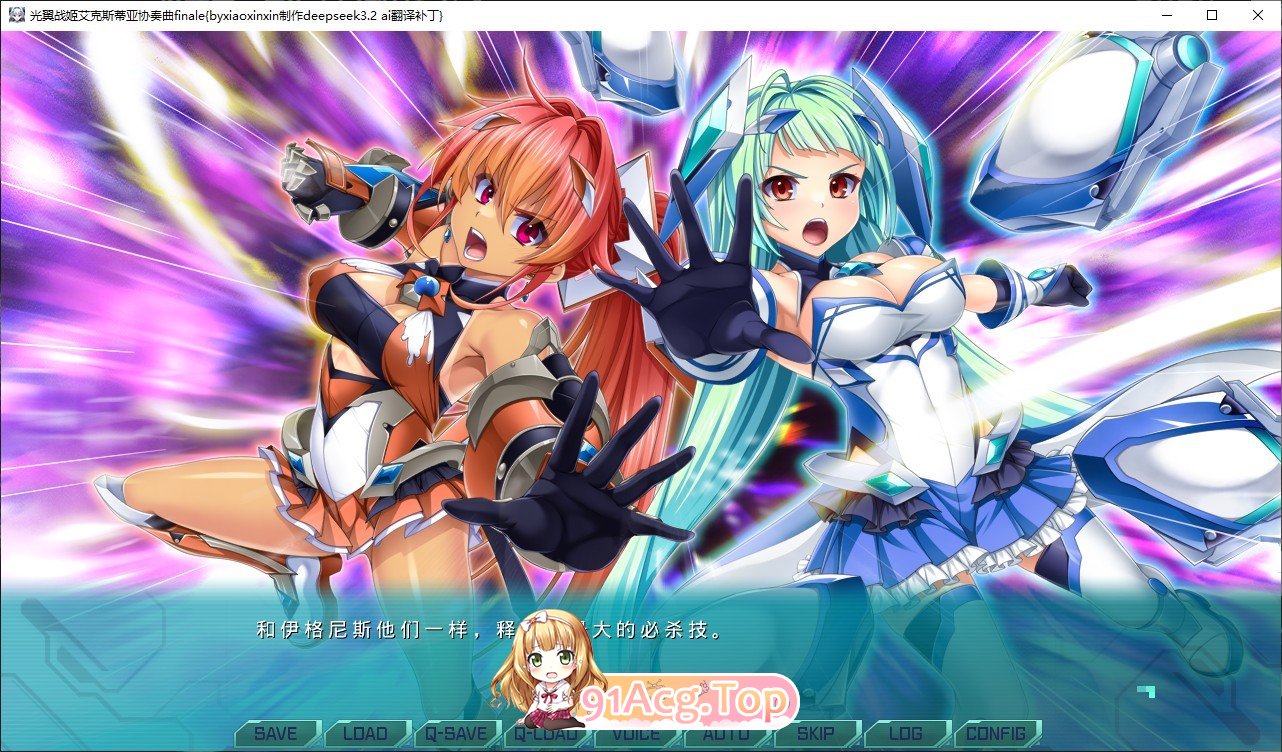Select the Q-SAVE quick save function
Screen dimensions: 1282x752
[x=457, y=733]
